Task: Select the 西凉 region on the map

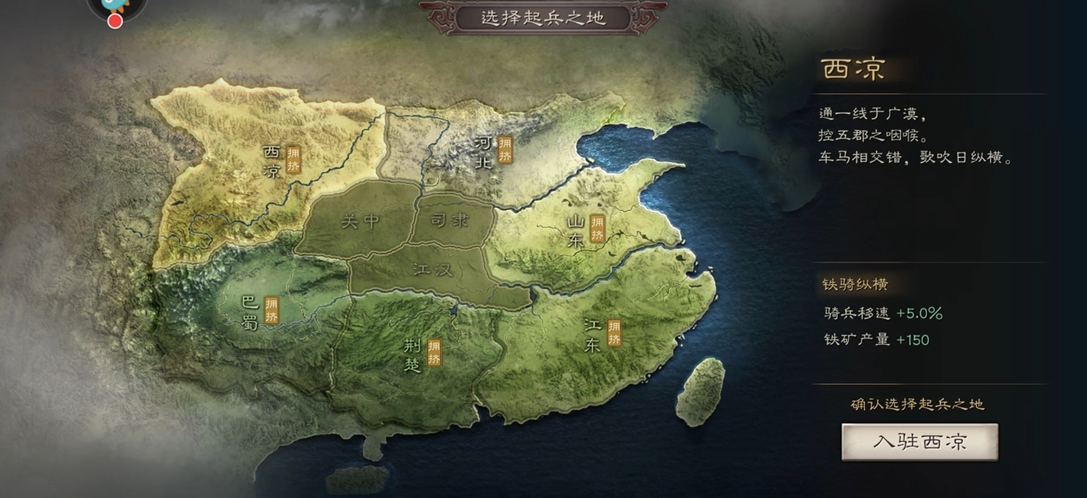Action: point(272,160)
